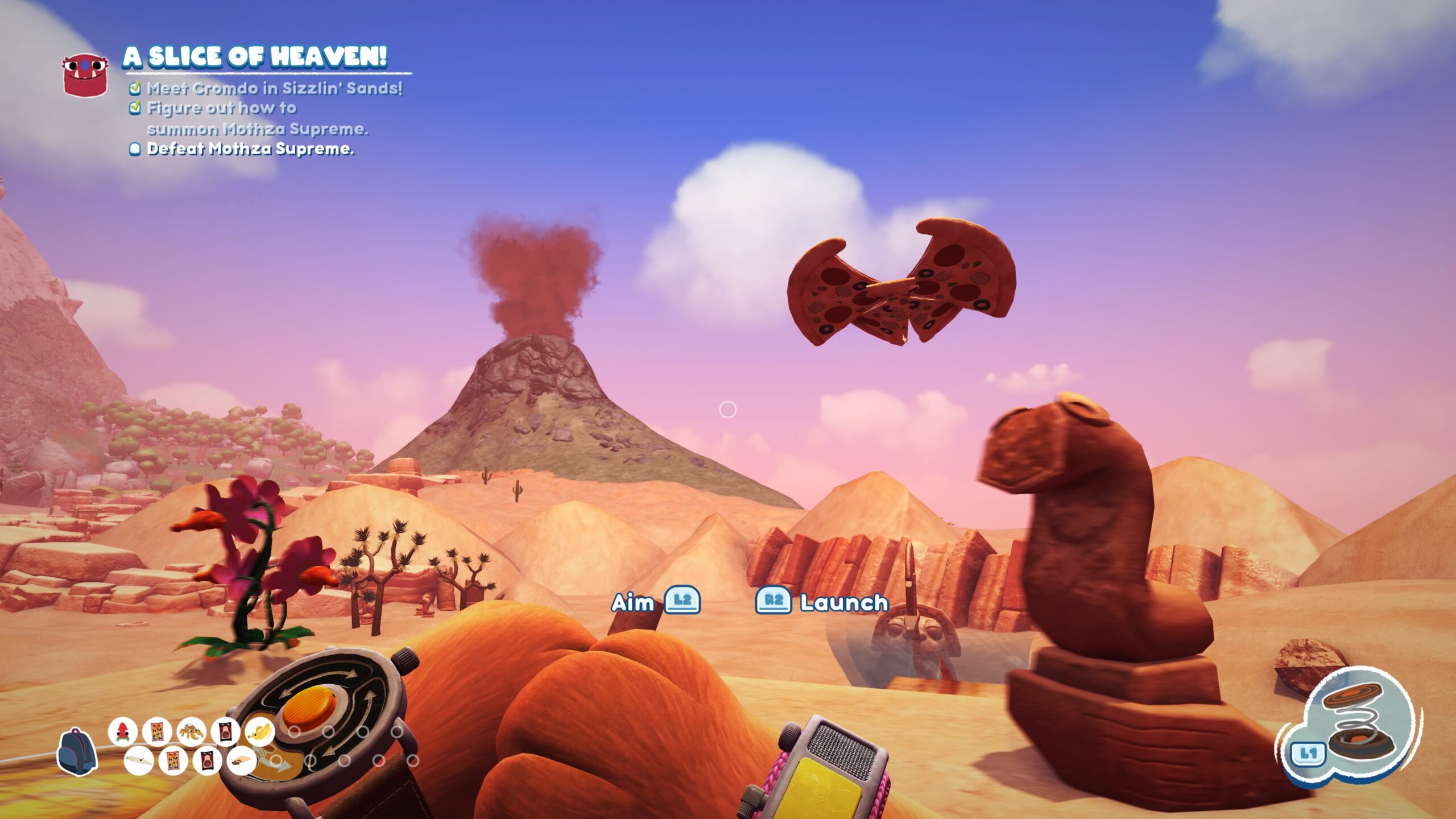The height and width of the screenshot is (819, 1456).
Task: Open the blue backpack inventory
Action: pos(76,751)
